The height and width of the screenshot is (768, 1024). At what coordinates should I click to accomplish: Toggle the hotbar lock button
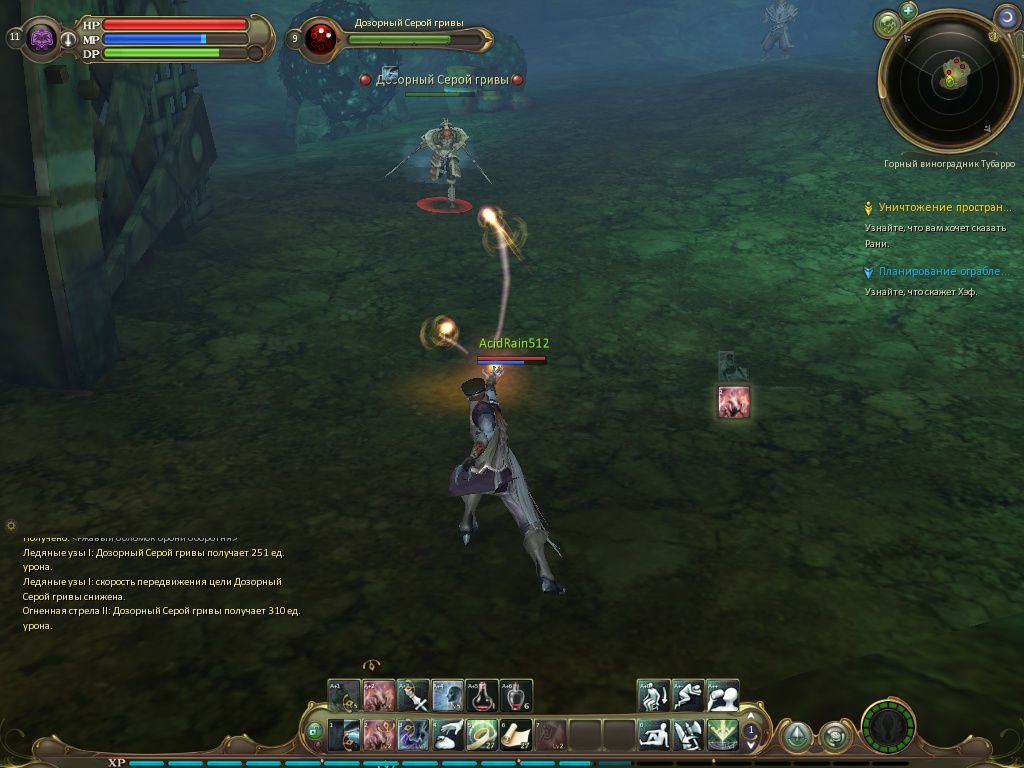[x=315, y=731]
